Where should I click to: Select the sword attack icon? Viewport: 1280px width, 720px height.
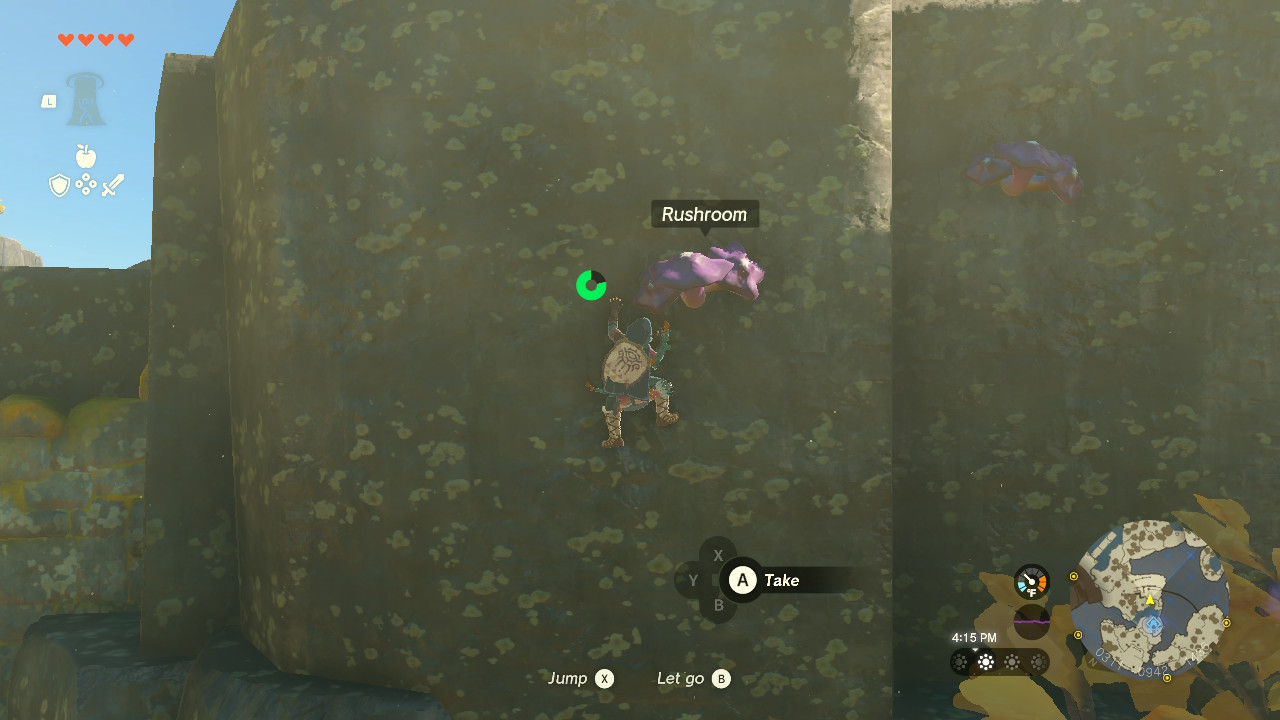click(x=113, y=184)
